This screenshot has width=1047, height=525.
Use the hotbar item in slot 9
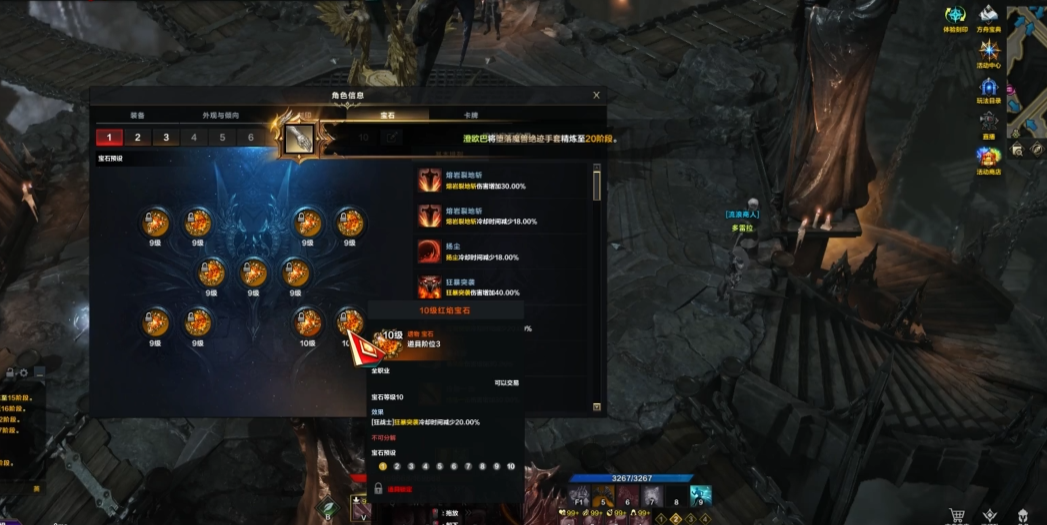[701, 495]
